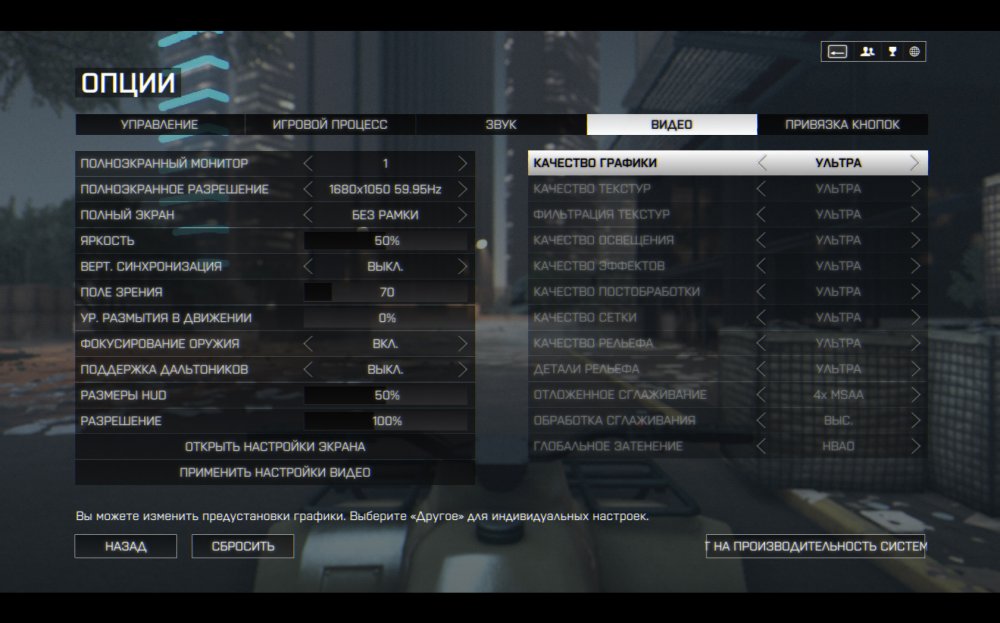This screenshot has height=623, width=1000.
Task: Click ОТКРЫТЬ НАСТРОЙКИ ЭКРАНА
Action: (275, 447)
